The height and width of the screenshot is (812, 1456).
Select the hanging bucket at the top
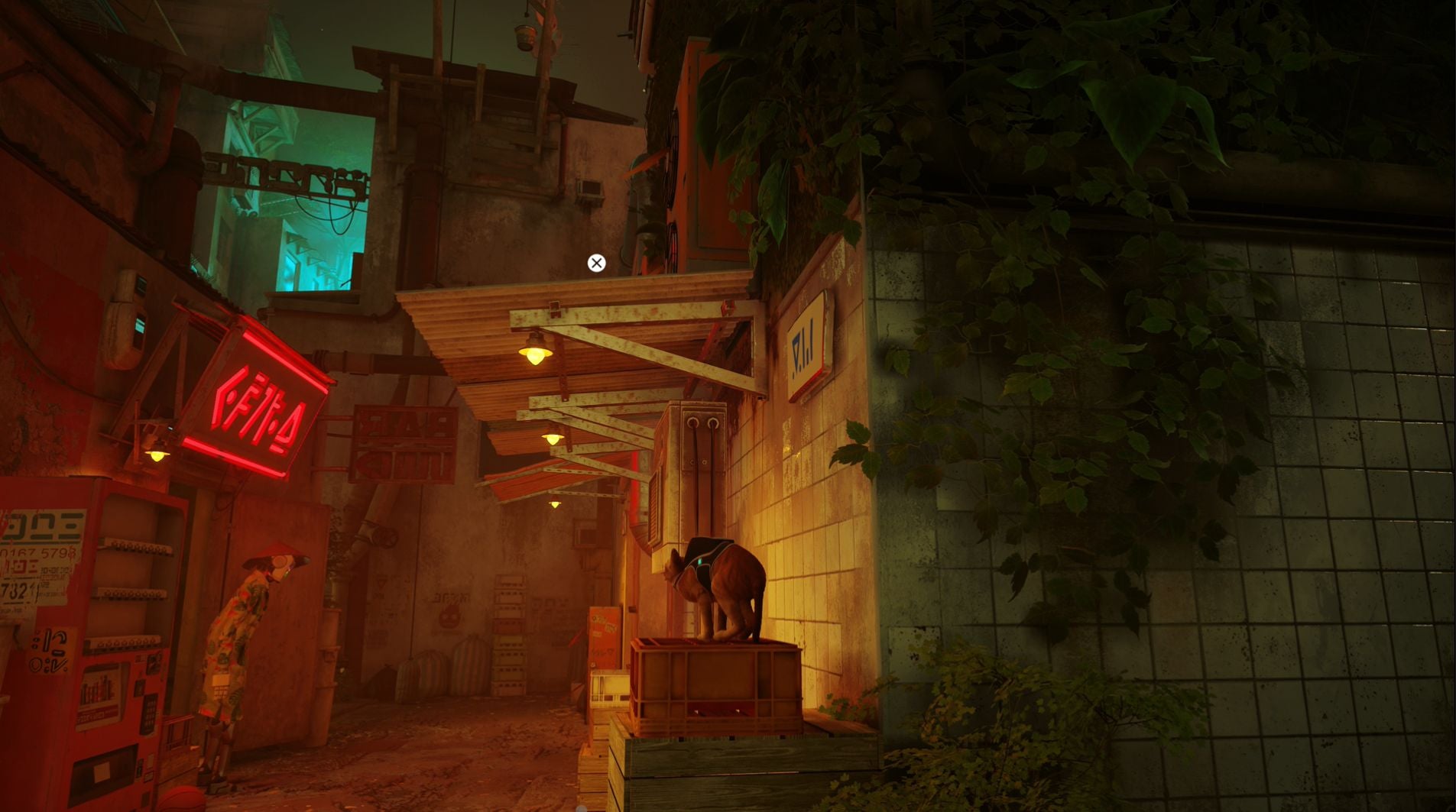coord(526,37)
